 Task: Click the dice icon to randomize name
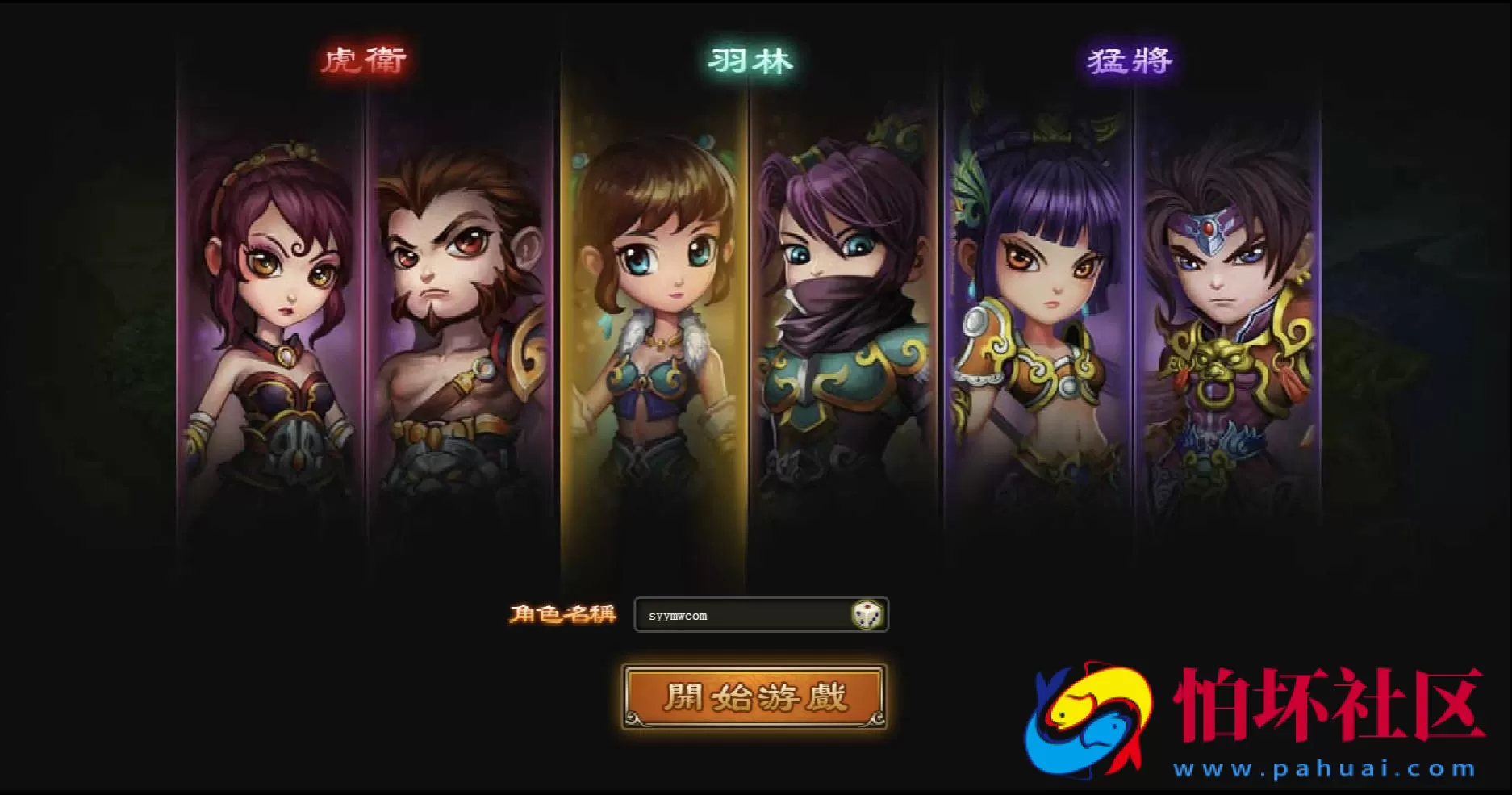point(867,614)
